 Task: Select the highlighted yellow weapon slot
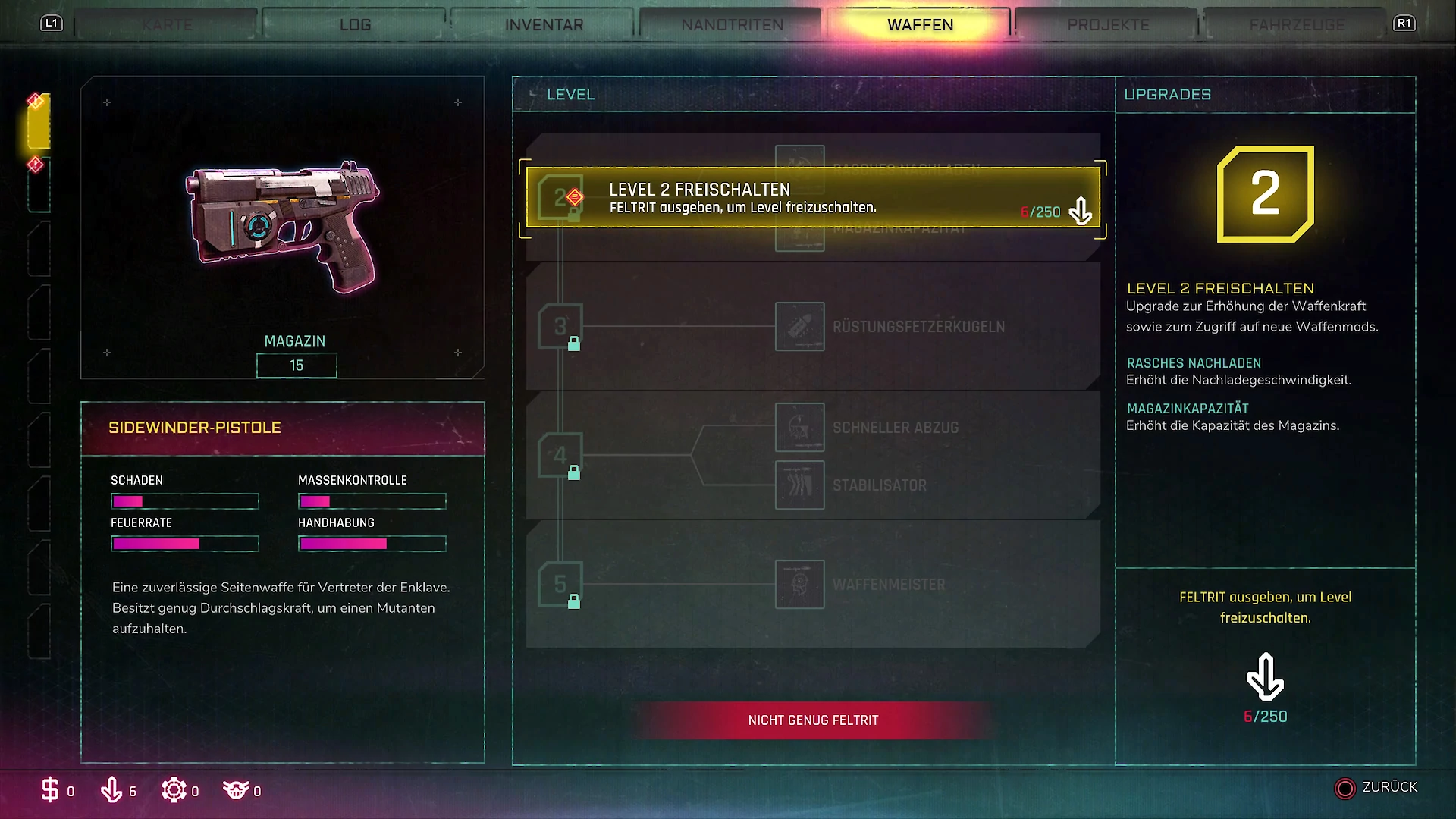[x=39, y=121]
